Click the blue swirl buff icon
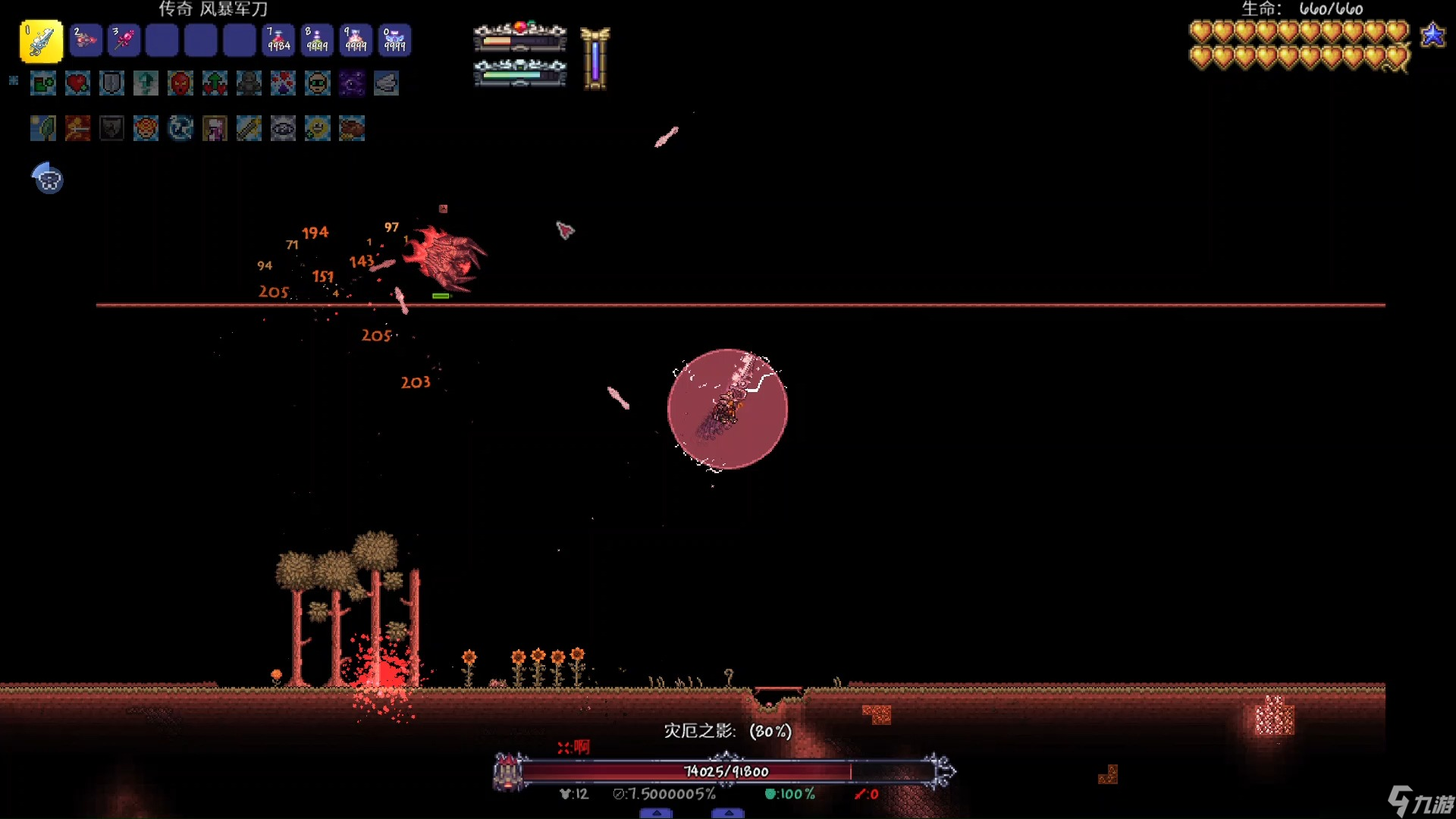 pyautogui.click(x=180, y=129)
